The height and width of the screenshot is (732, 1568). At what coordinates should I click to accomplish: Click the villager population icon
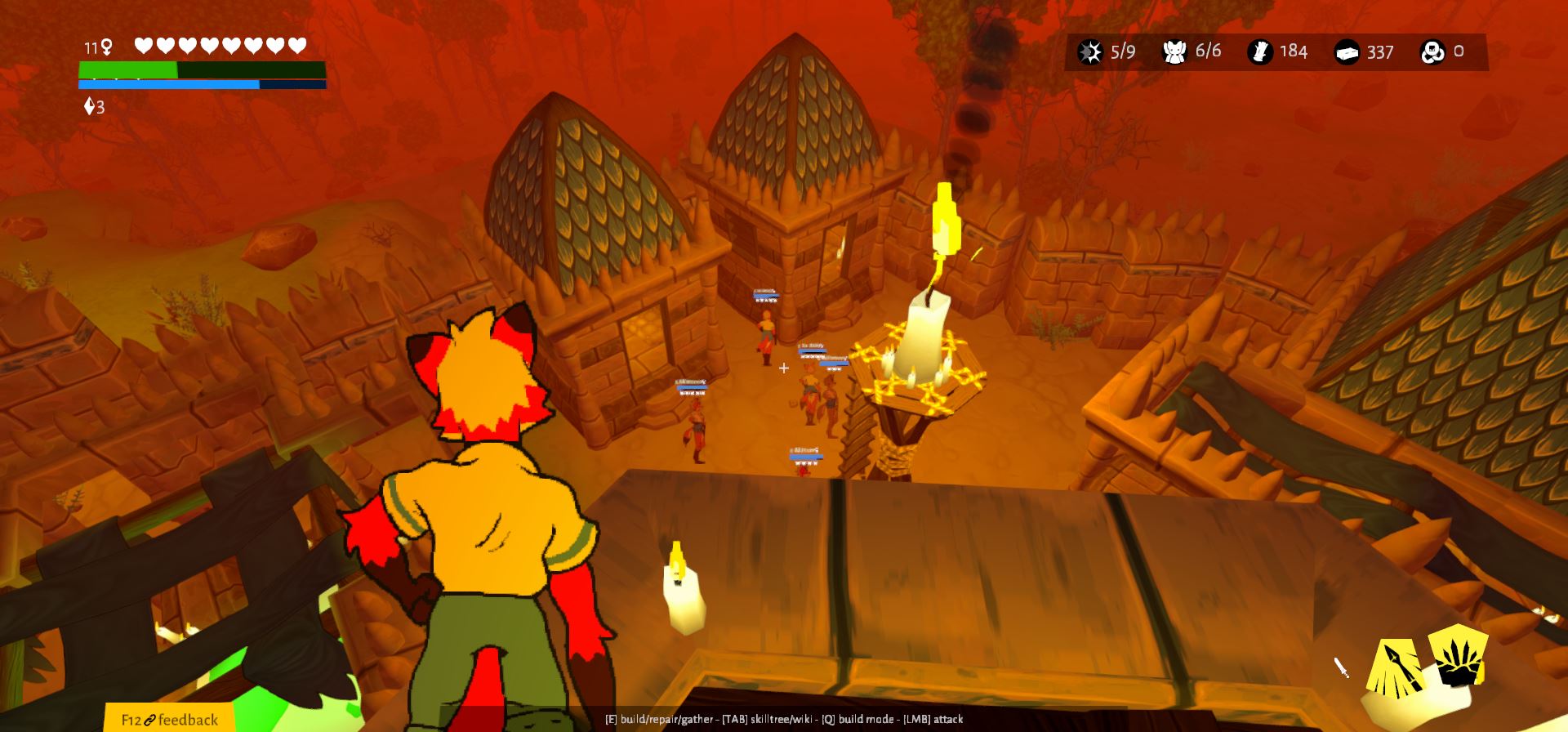click(1174, 52)
